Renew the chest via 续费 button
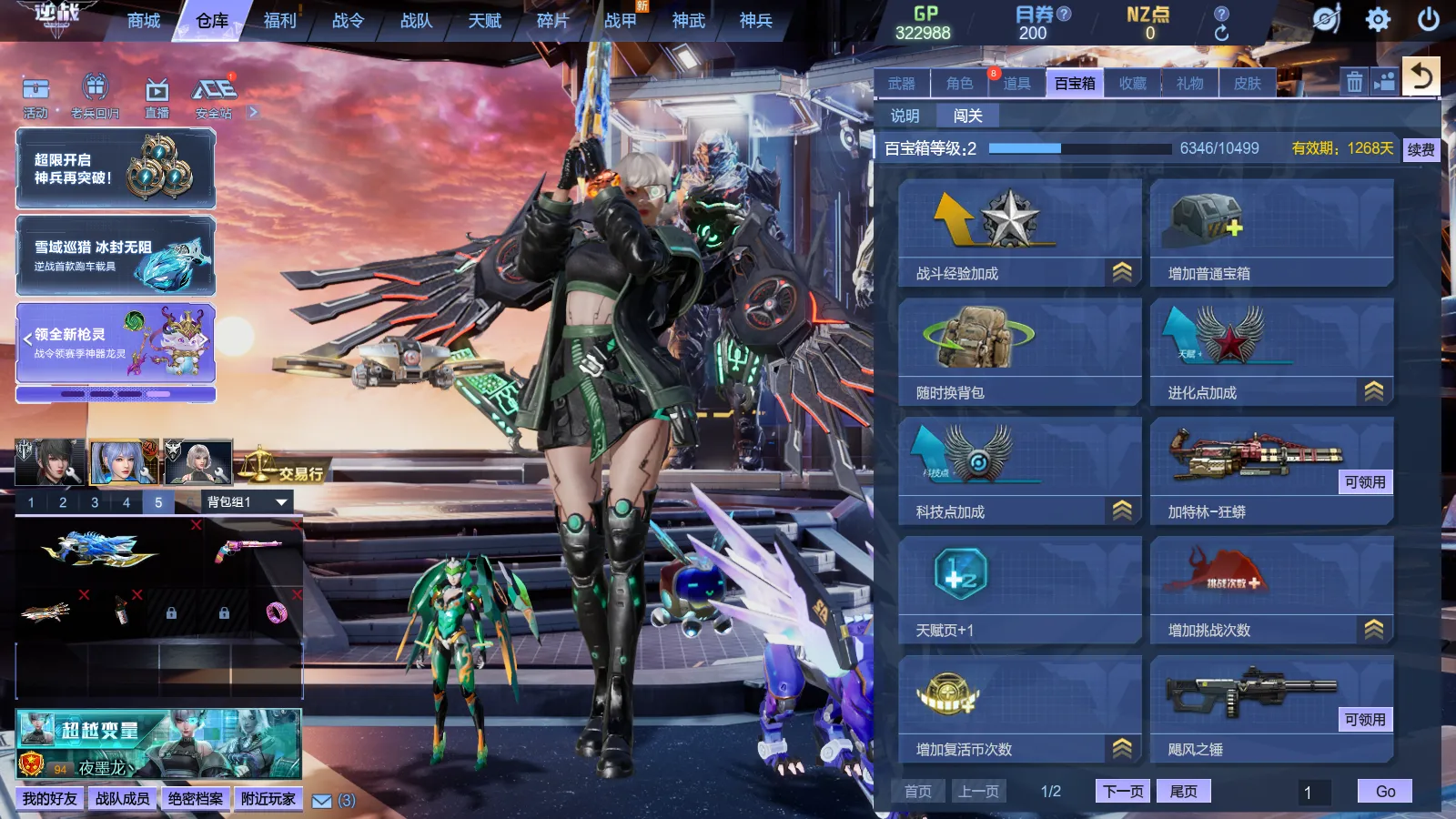1456x819 pixels. coord(1421,149)
